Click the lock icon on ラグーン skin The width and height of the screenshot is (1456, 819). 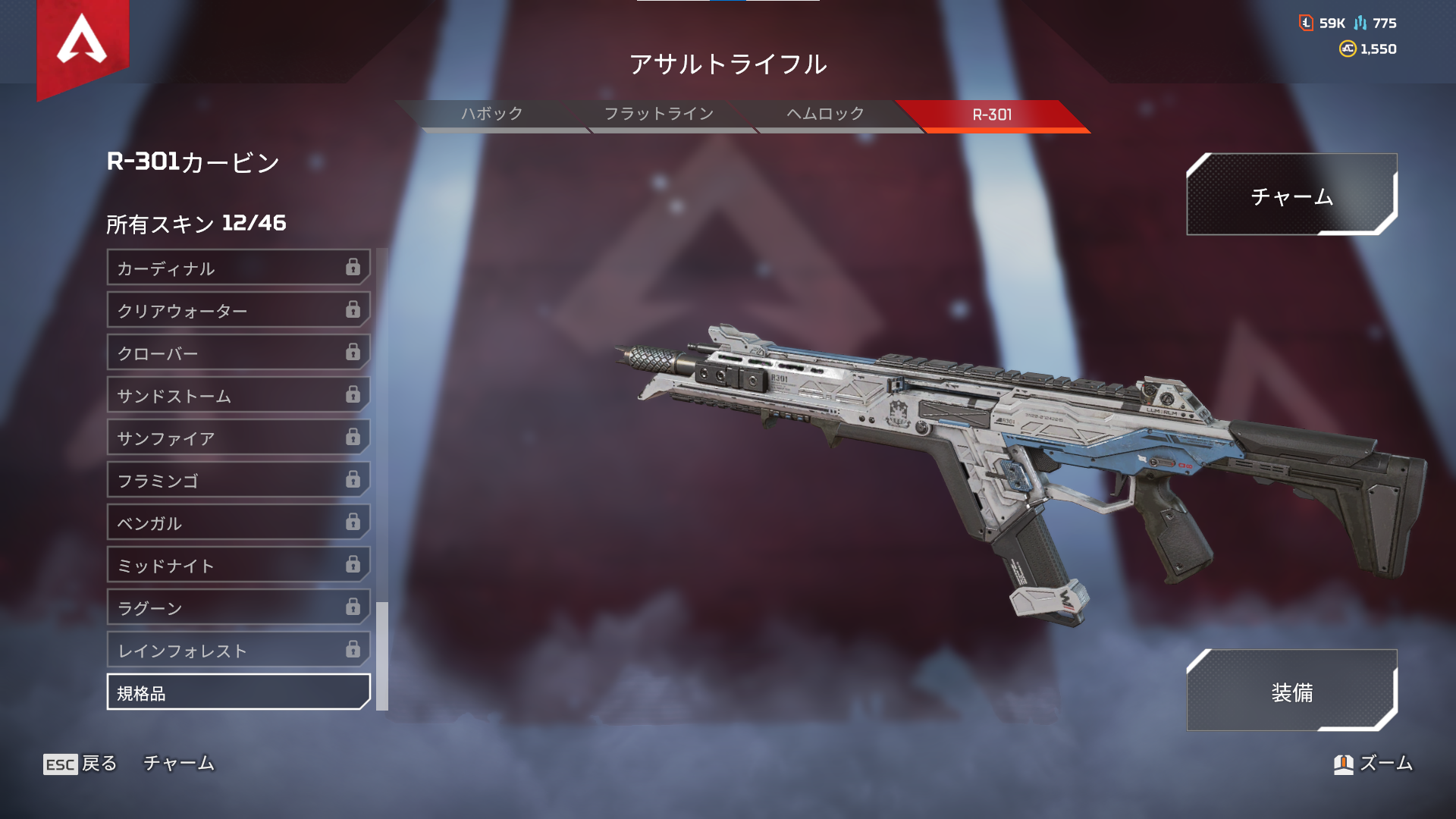pos(352,607)
